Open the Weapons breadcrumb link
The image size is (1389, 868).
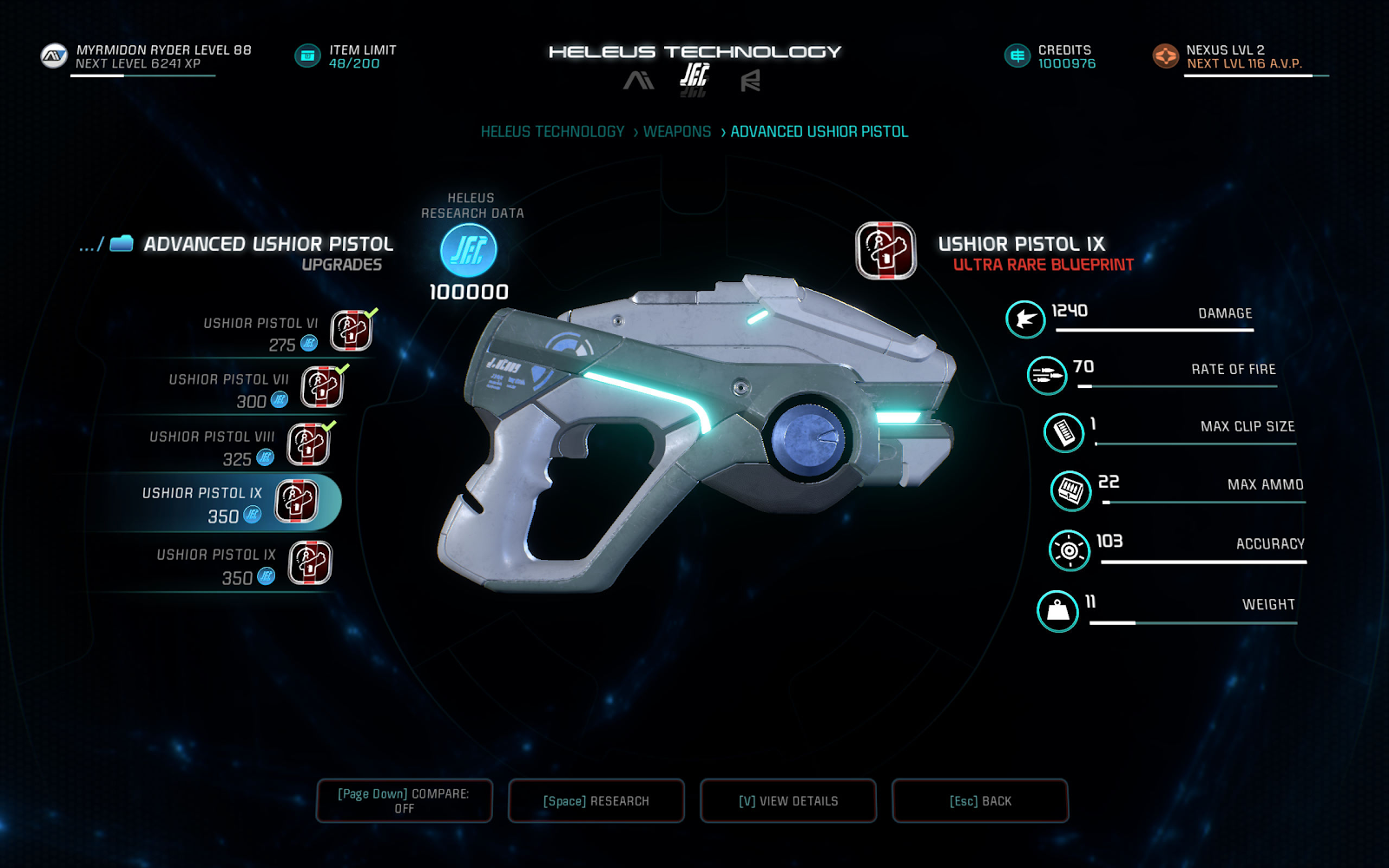pos(677,132)
